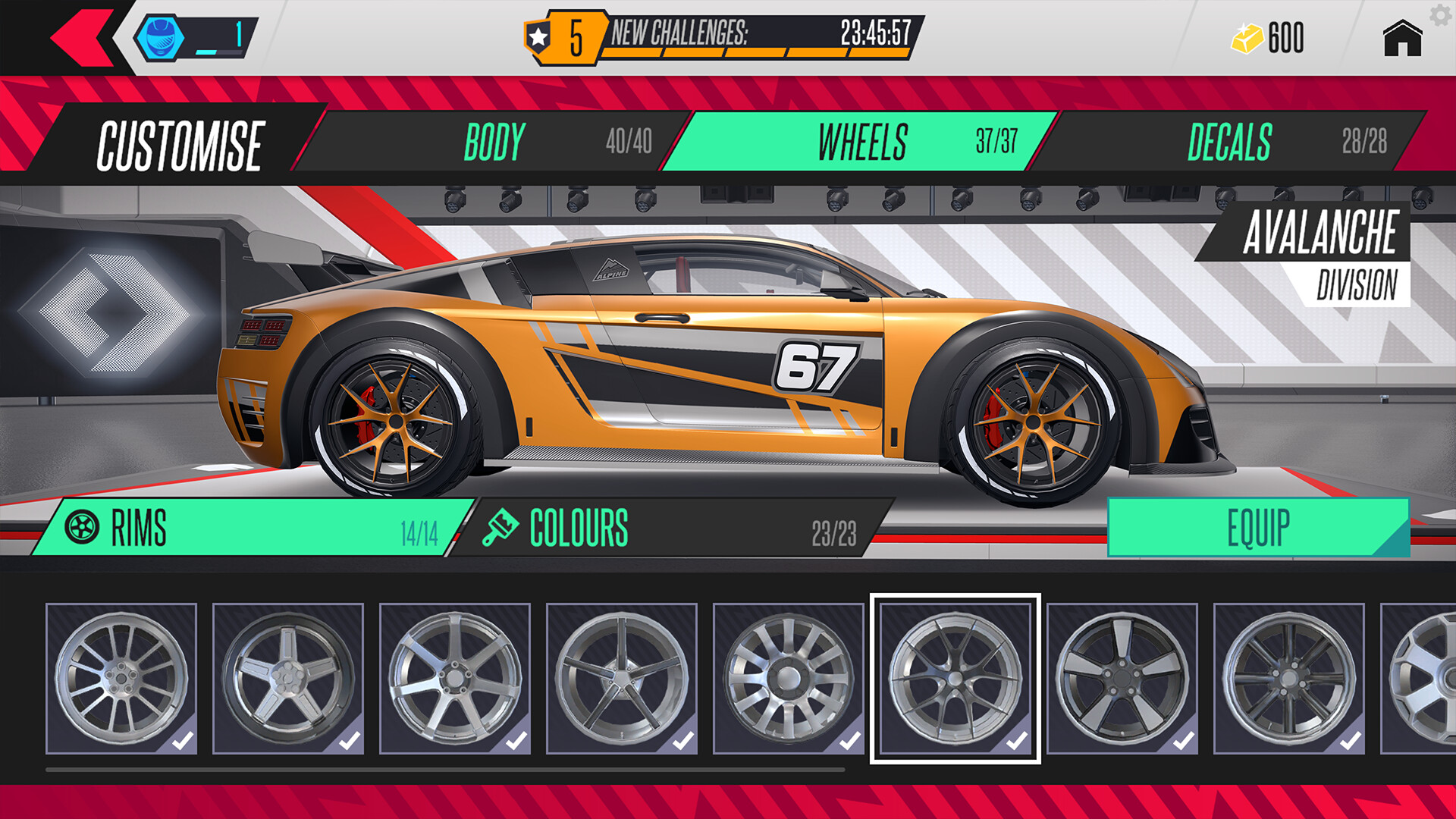Image resolution: width=1456 pixels, height=819 pixels.
Task: Select the first multi-spoke chrome rim
Action: click(x=121, y=678)
